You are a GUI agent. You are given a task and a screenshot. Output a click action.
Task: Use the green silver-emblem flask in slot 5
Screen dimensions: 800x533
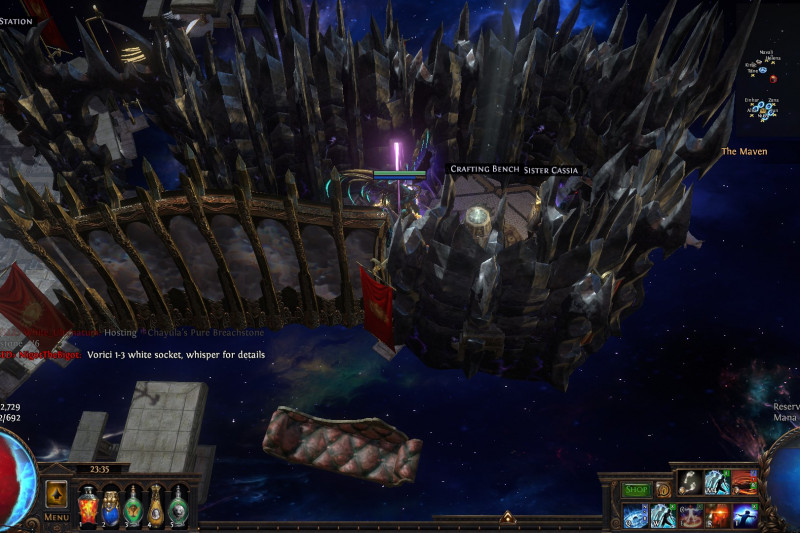click(x=179, y=503)
